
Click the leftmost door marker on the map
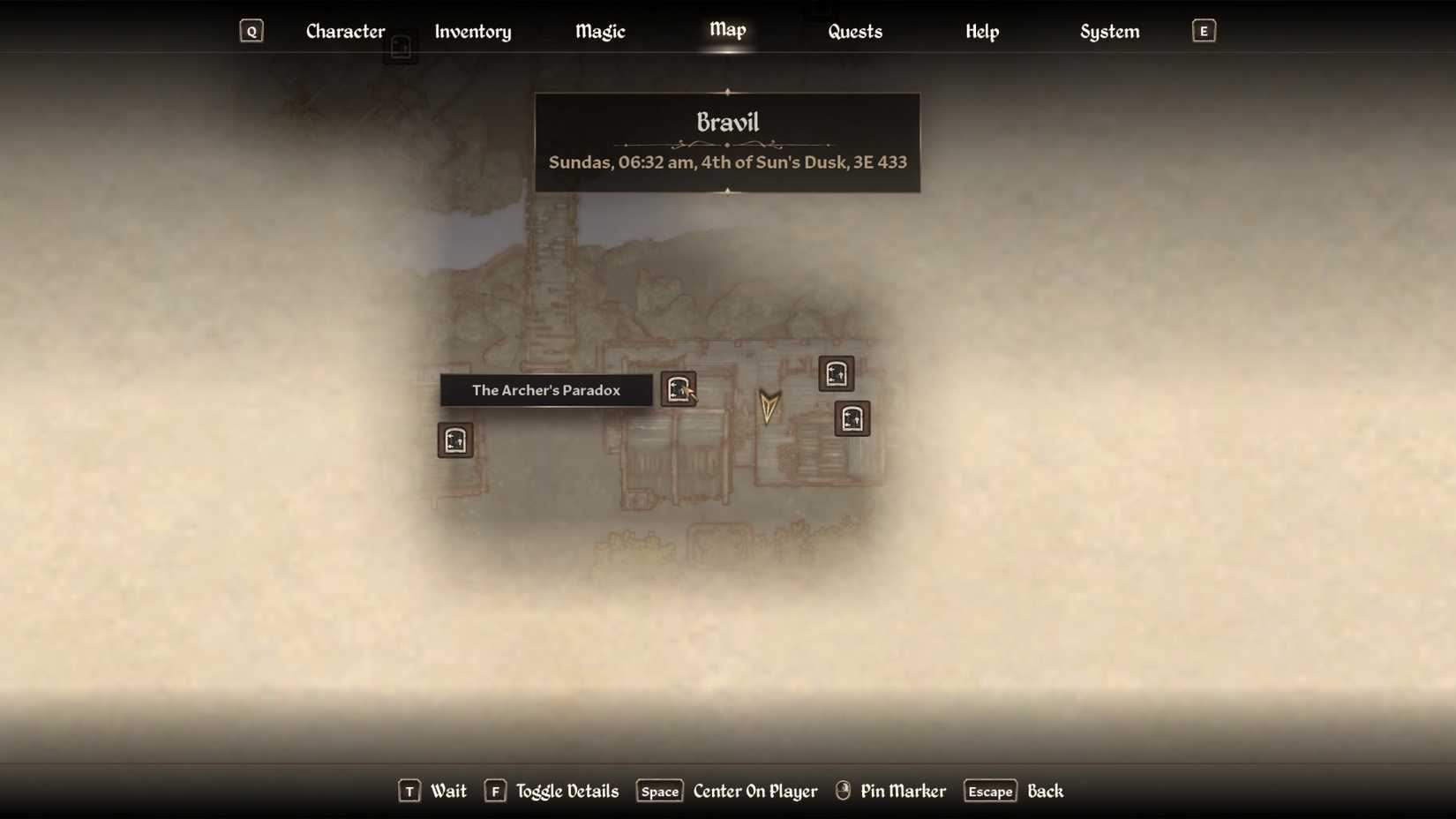pyautogui.click(x=454, y=440)
